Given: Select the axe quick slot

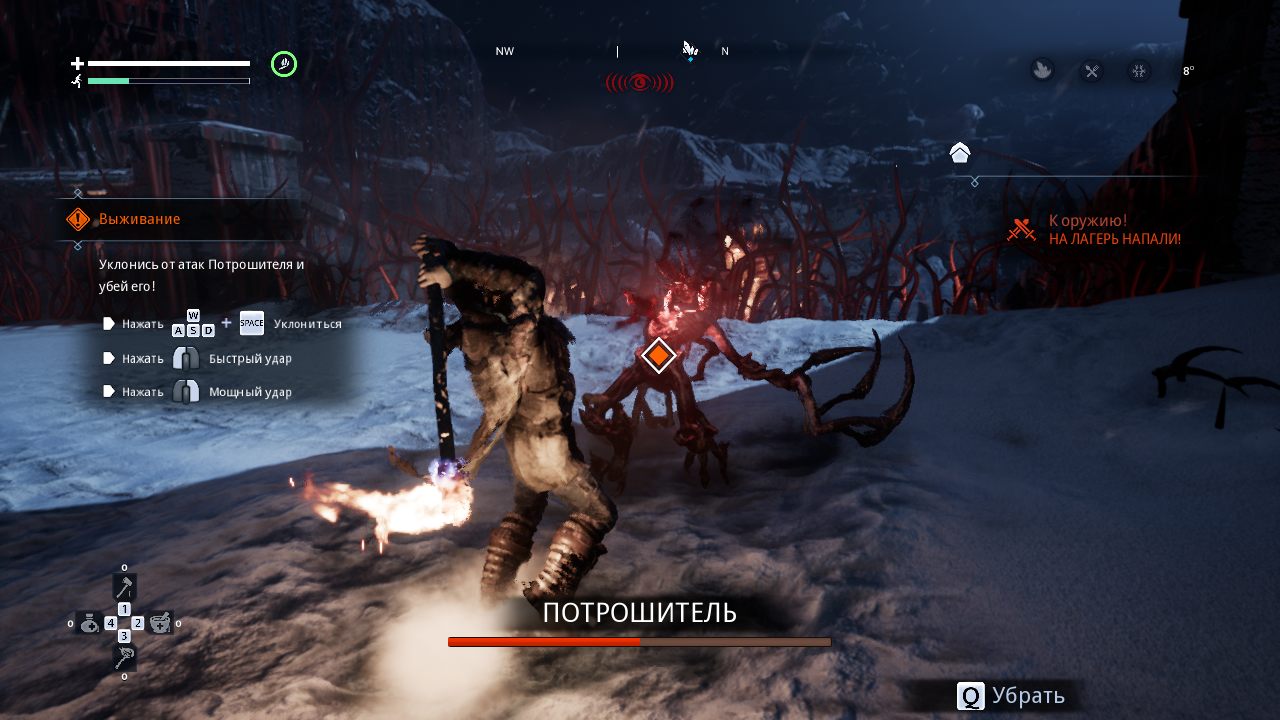Looking at the screenshot, I should [124, 587].
